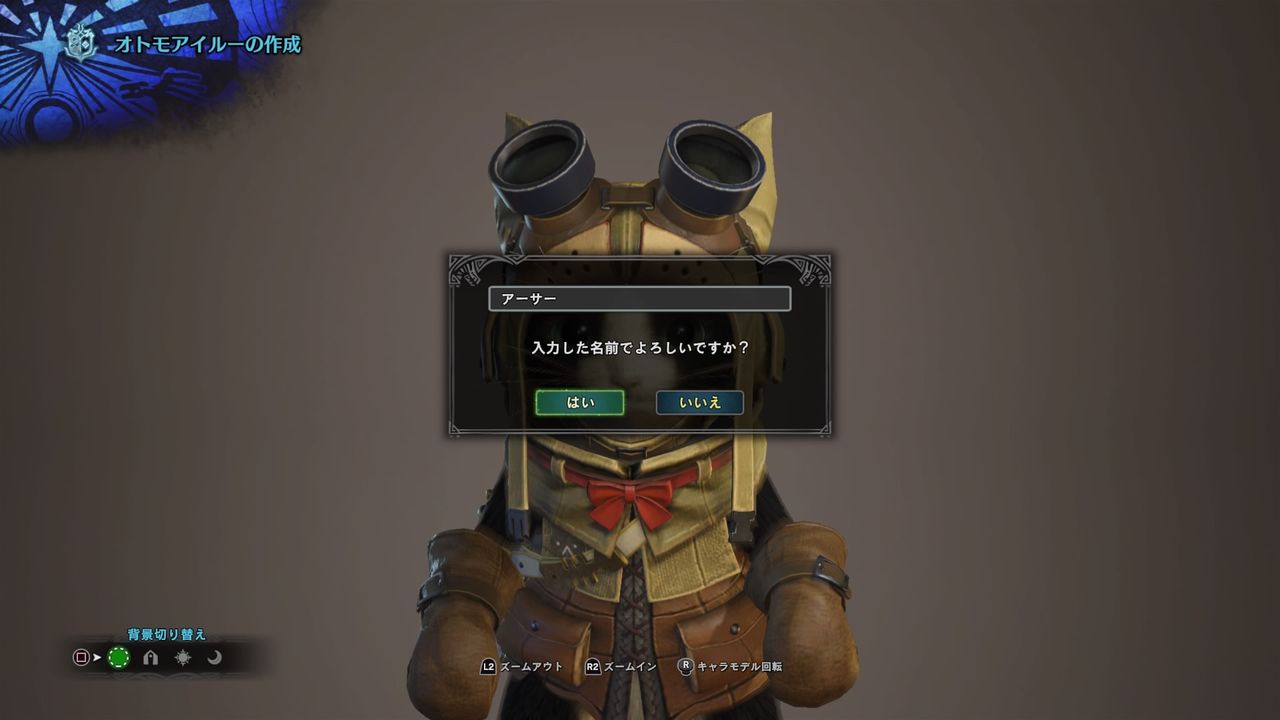
Task: Choose いいえ to reject the name
Action: pyautogui.click(x=700, y=402)
